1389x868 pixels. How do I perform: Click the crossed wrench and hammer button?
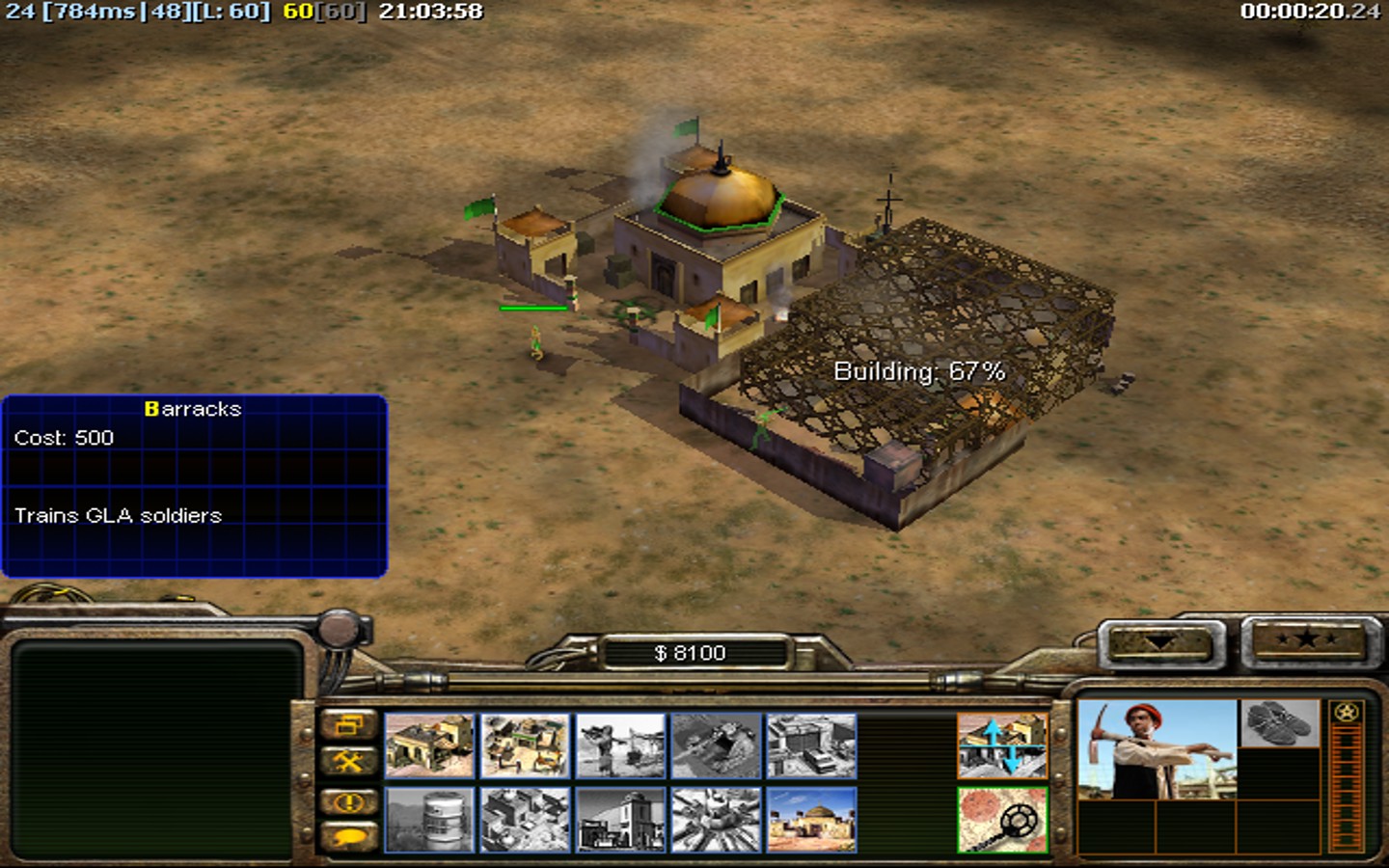348,763
